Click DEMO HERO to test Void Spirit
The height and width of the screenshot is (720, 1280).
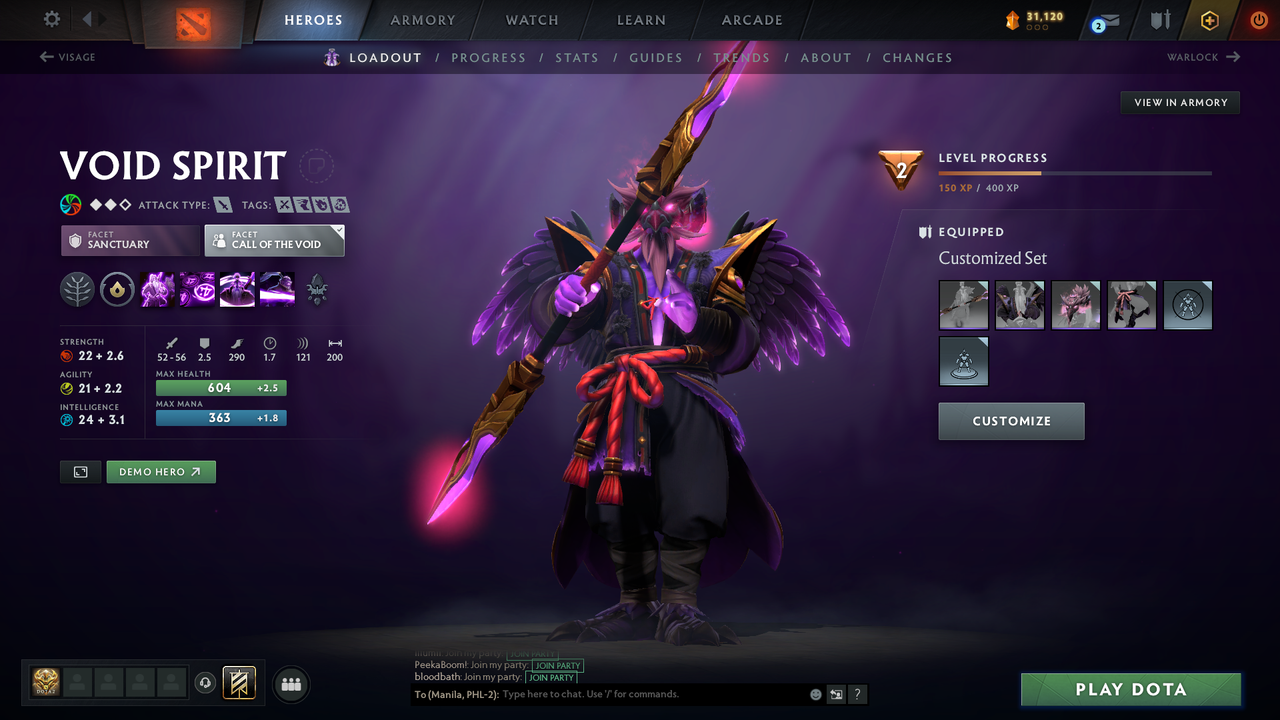(161, 471)
